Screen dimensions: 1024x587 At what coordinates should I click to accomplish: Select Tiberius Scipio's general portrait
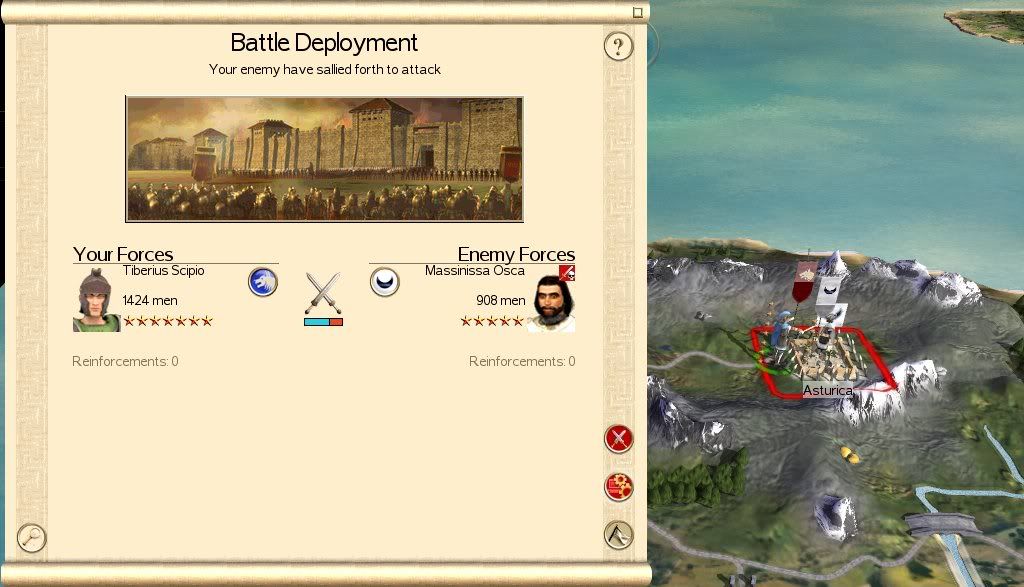click(x=96, y=299)
